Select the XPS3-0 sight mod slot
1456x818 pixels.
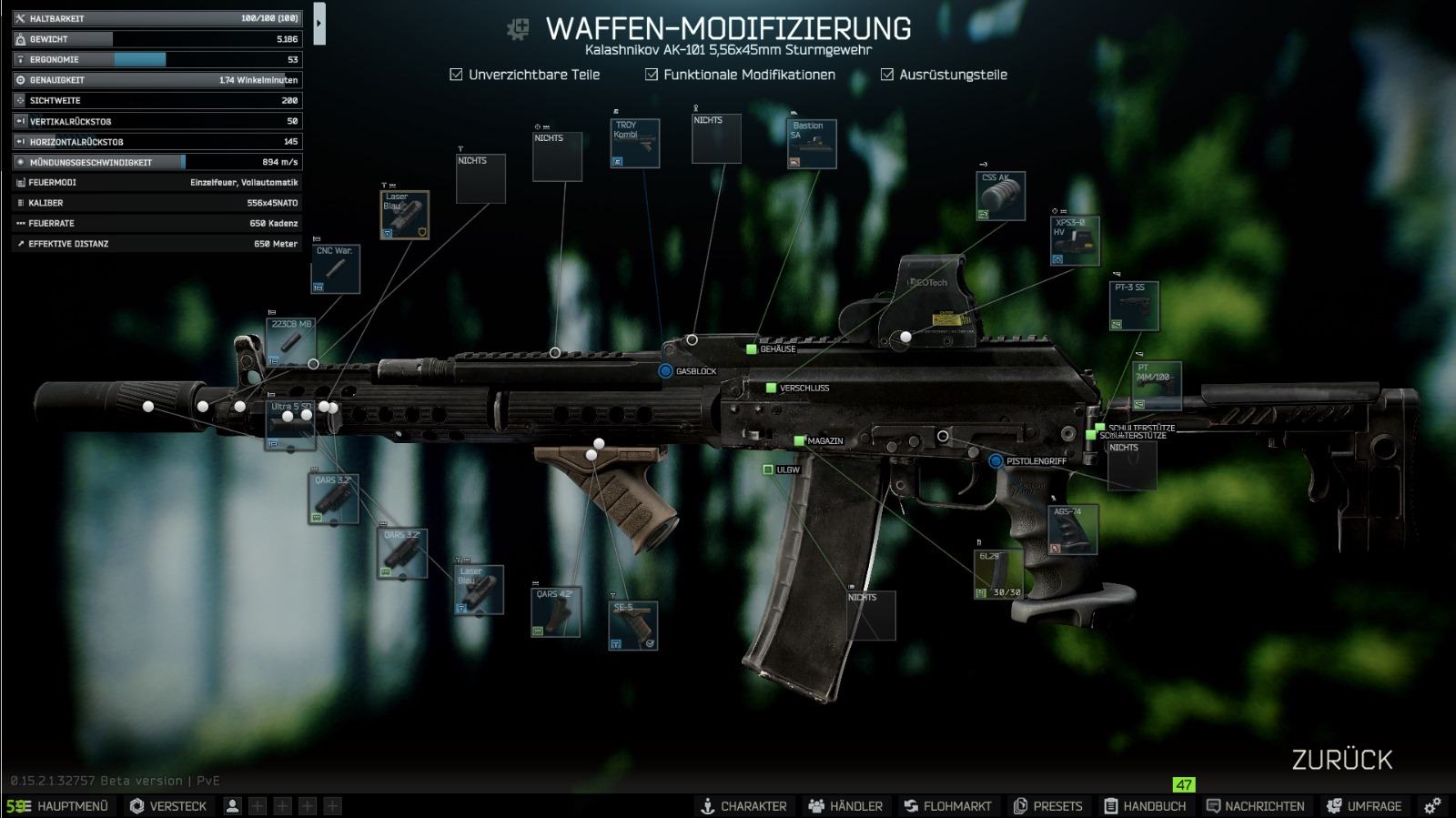(x=1075, y=241)
